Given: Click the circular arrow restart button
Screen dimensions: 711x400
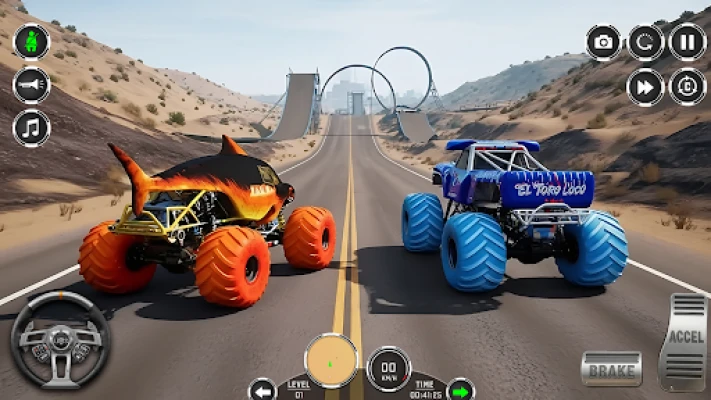Looking at the screenshot, I should point(646,42).
